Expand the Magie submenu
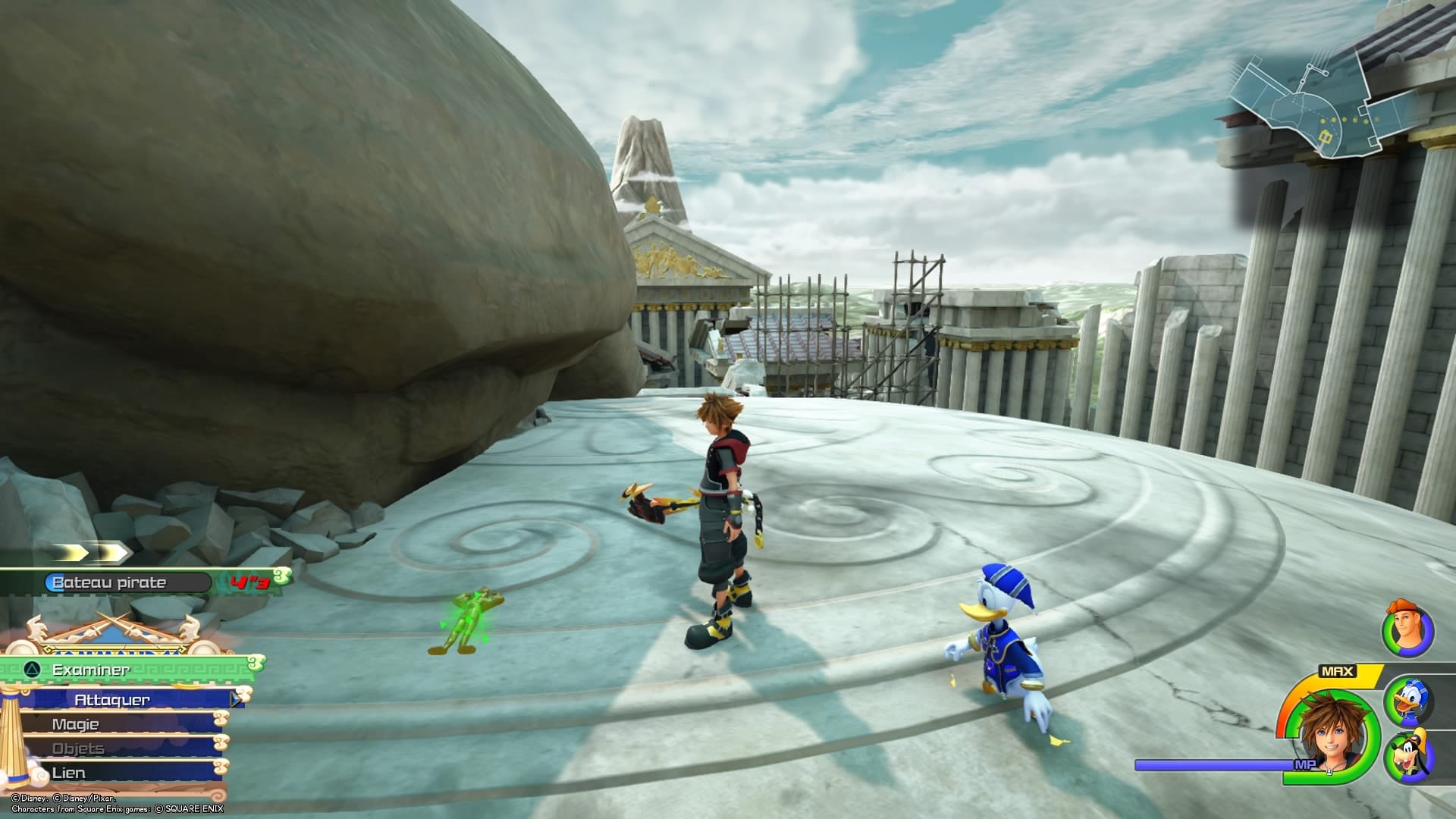 [76, 724]
